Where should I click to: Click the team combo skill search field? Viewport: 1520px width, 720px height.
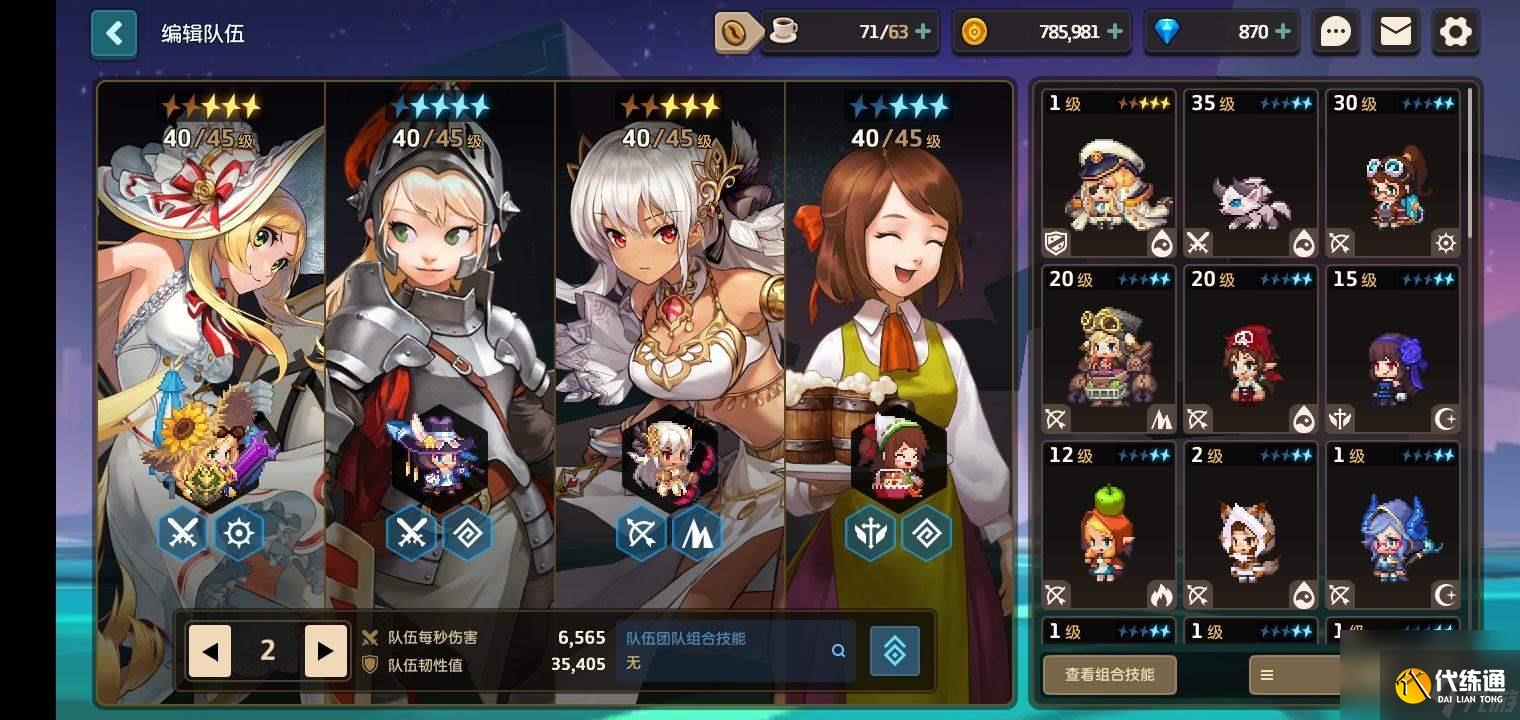pos(735,650)
